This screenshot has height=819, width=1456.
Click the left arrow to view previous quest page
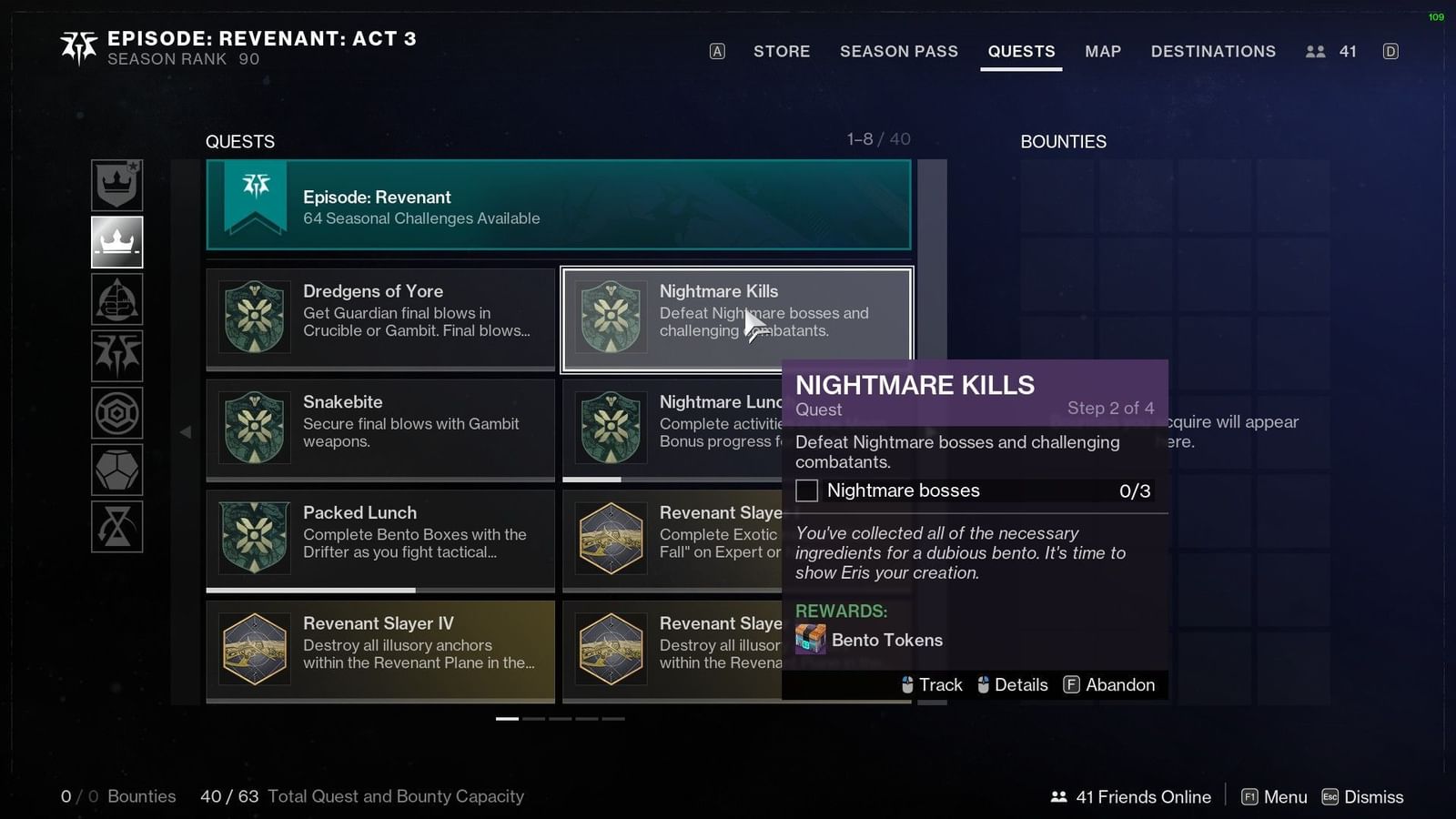pyautogui.click(x=186, y=432)
